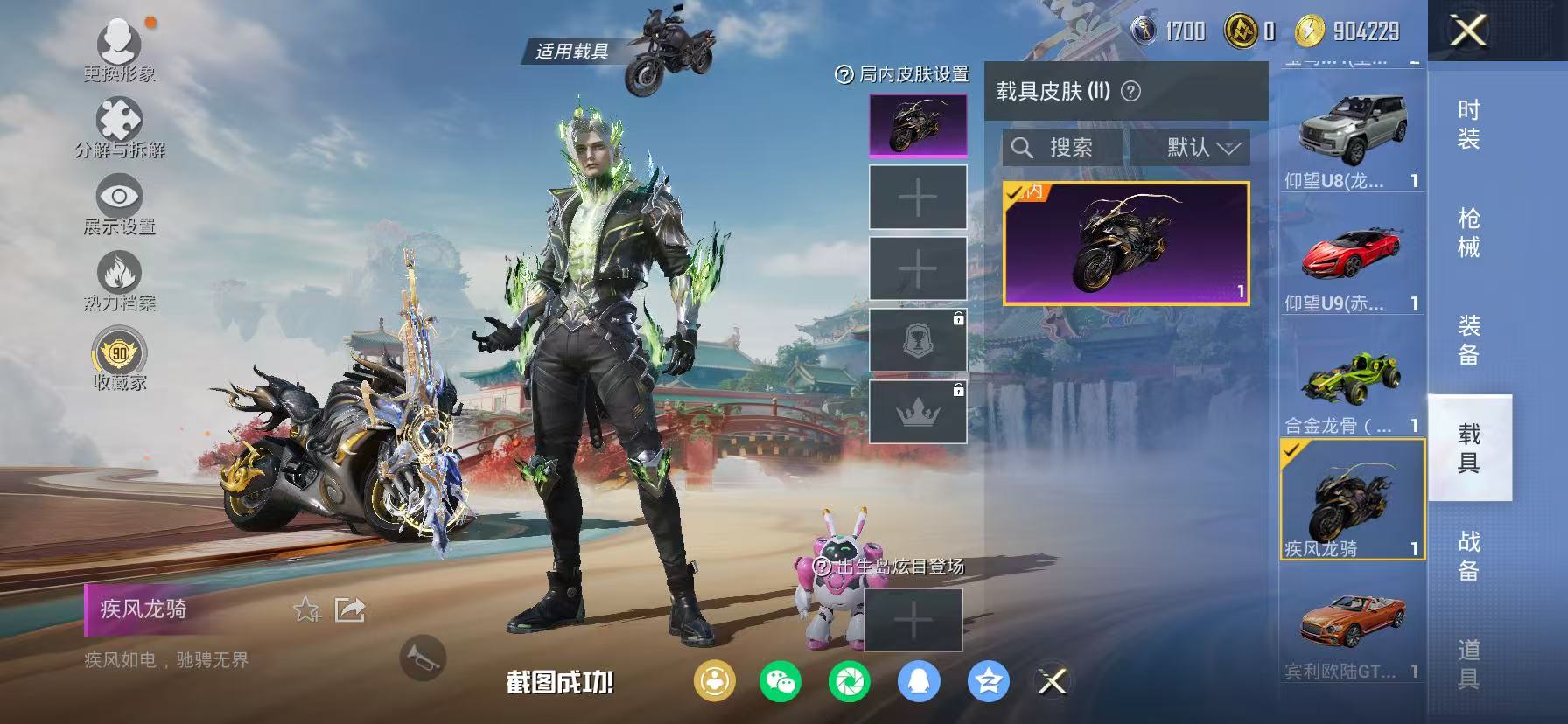Toggle the 局内 checkmark on motorcycle skin
Screen dimensions: 1568x724
tap(1015, 191)
